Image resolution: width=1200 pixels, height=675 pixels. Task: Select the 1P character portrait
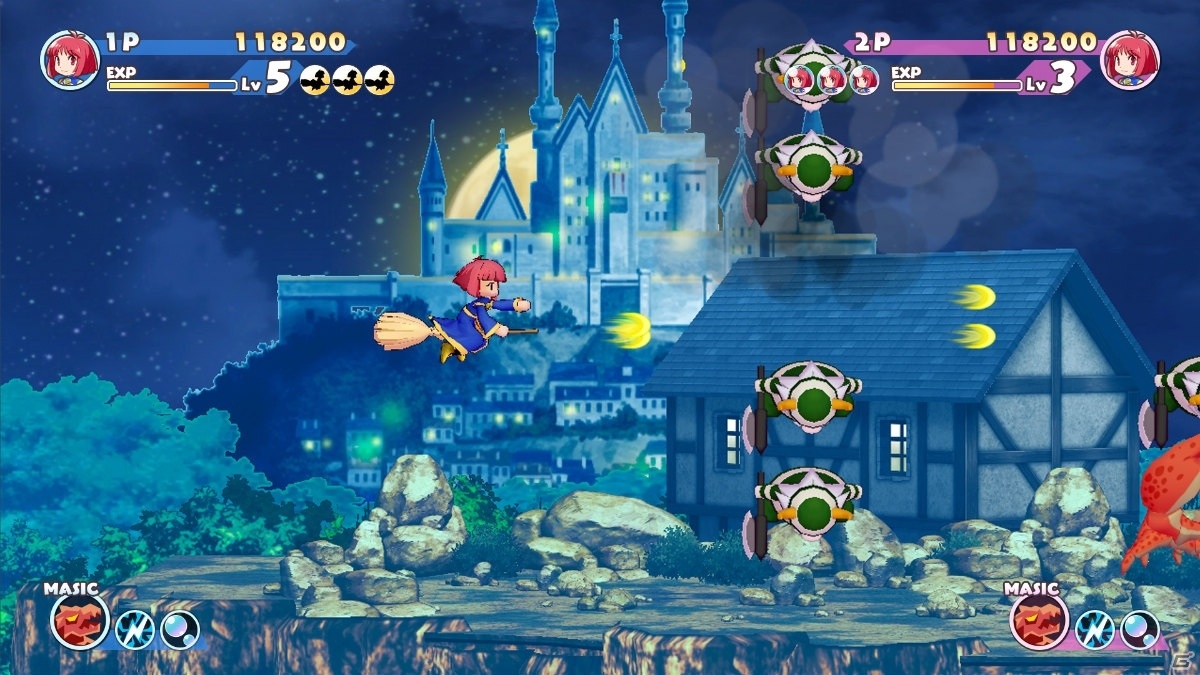pos(70,60)
